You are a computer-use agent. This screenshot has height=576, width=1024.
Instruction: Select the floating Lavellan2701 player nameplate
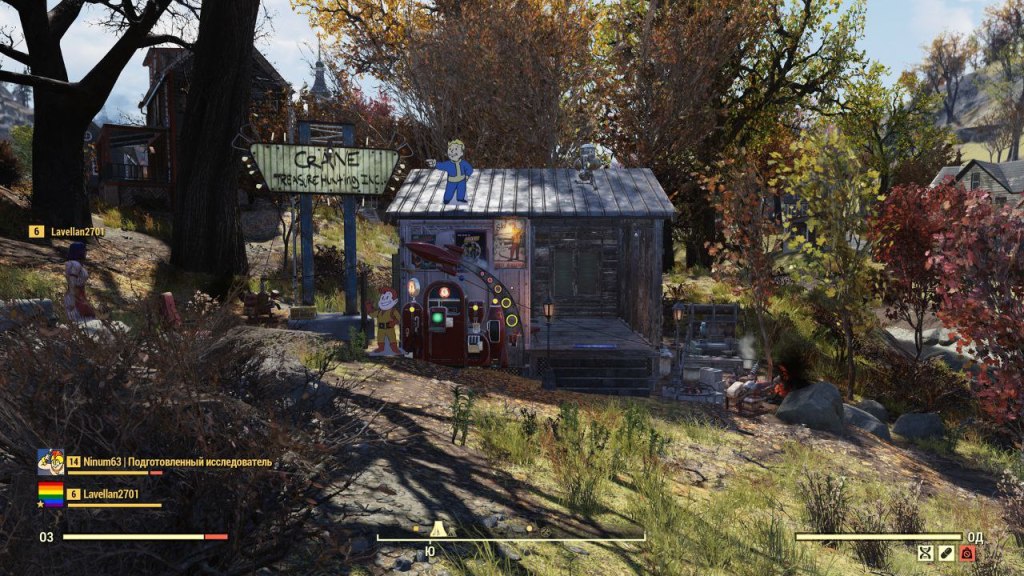(x=68, y=232)
